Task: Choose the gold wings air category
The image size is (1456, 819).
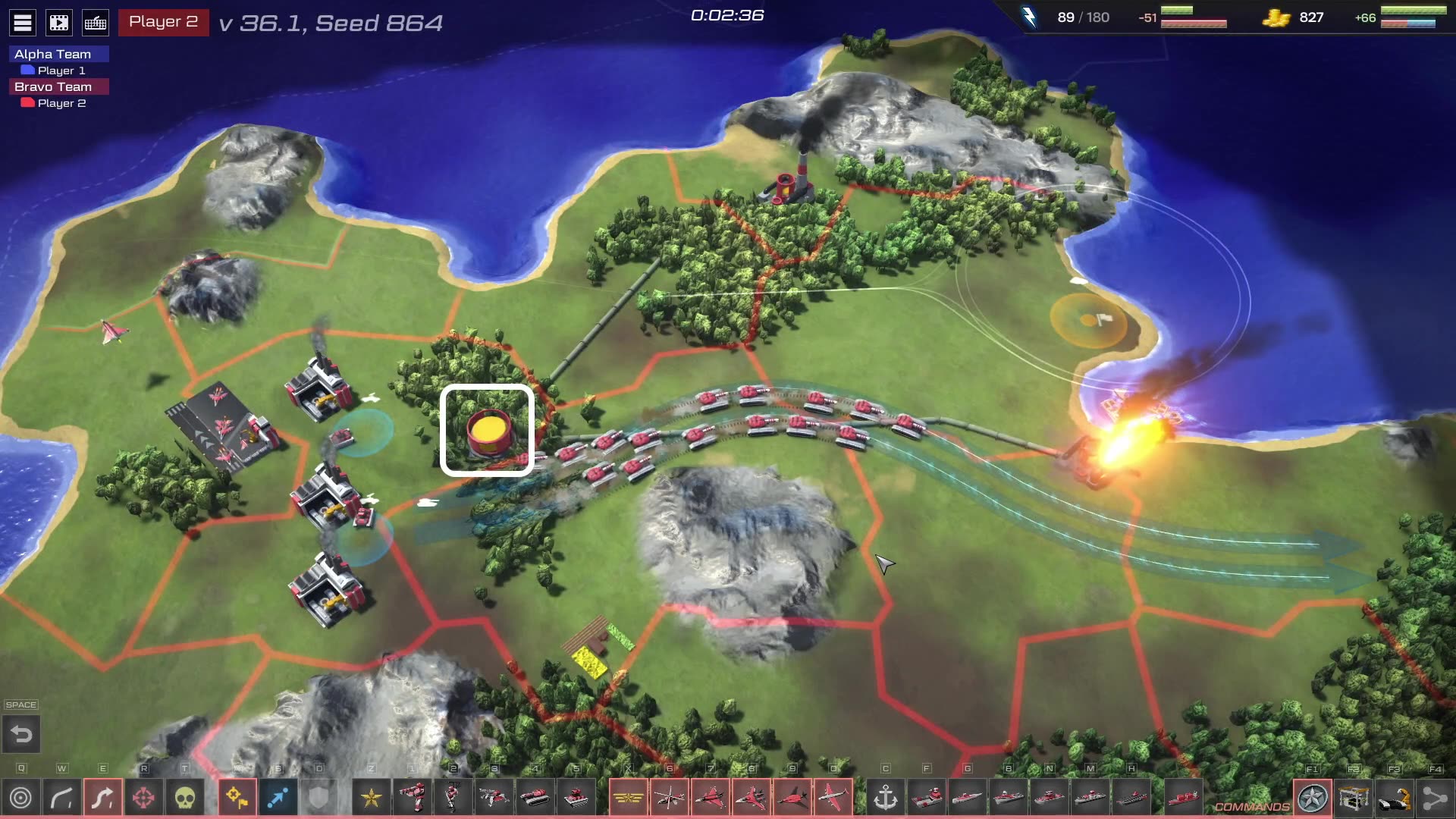Action: [628, 798]
